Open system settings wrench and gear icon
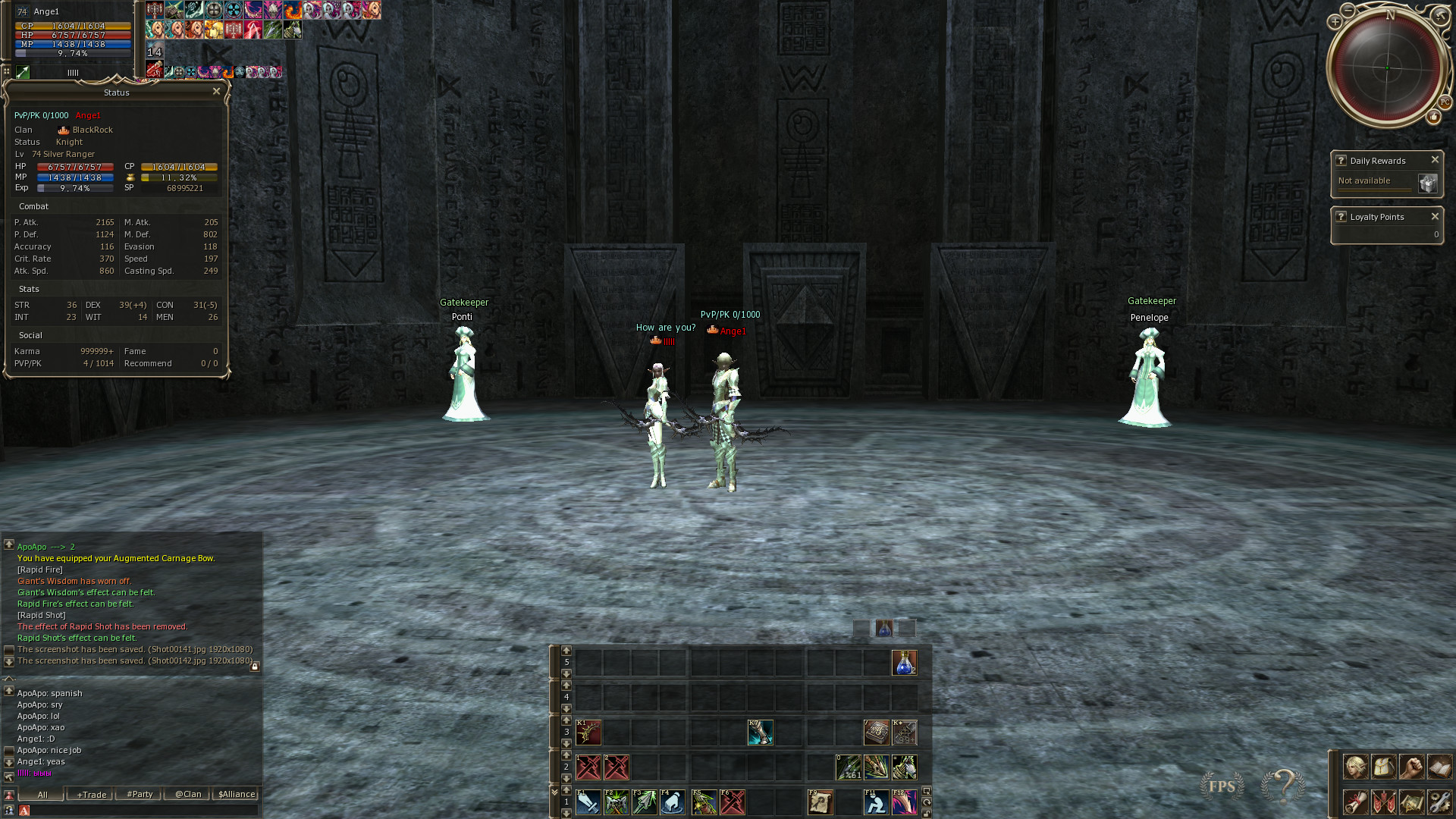1456x819 pixels. pyautogui.click(x=1439, y=802)
